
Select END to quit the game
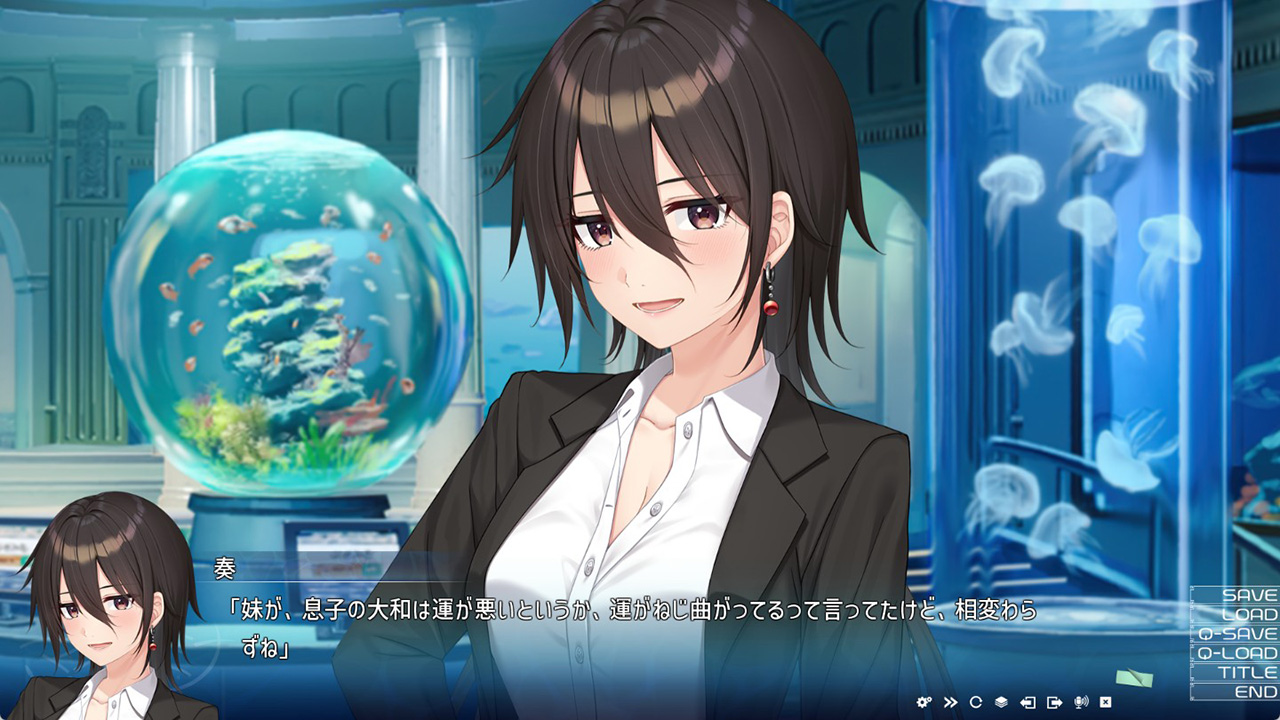(x=1236, y=691)
